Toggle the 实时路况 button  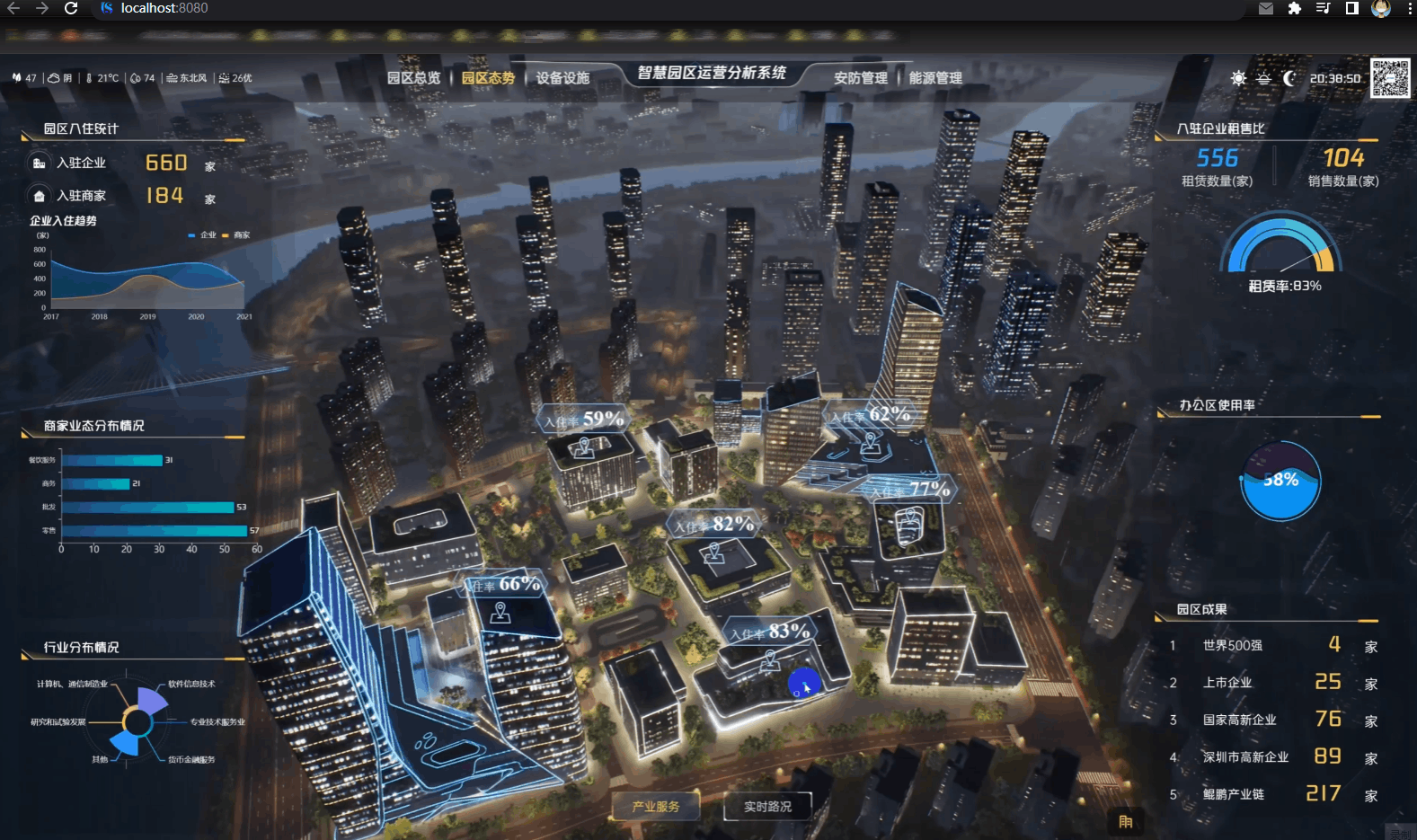tap(767, 806)
